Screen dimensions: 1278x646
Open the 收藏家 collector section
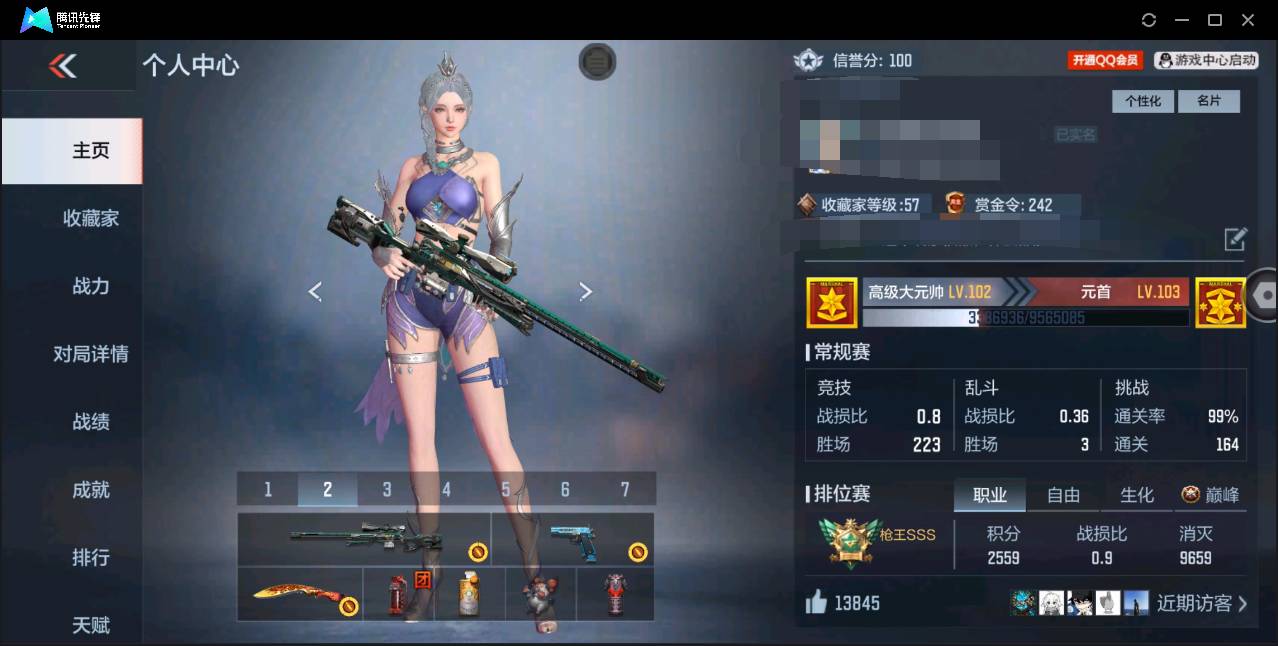coord(90,218)
